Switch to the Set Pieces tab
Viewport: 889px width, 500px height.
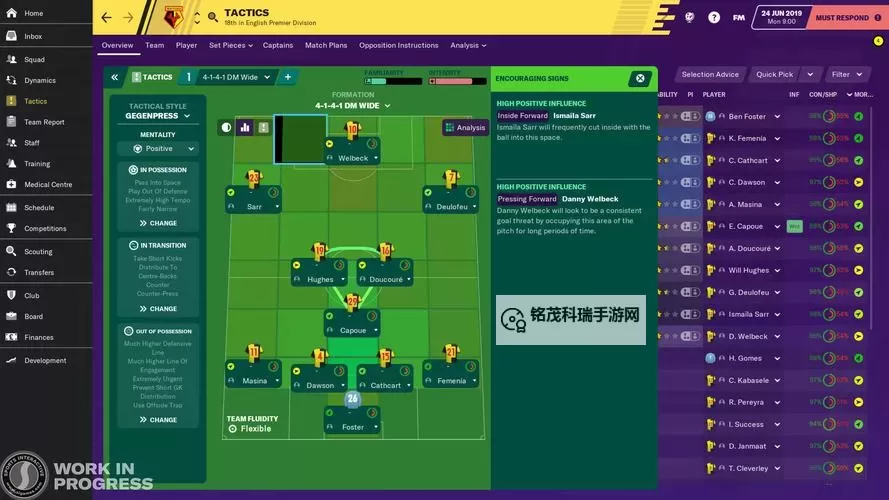tap(229, 45)
